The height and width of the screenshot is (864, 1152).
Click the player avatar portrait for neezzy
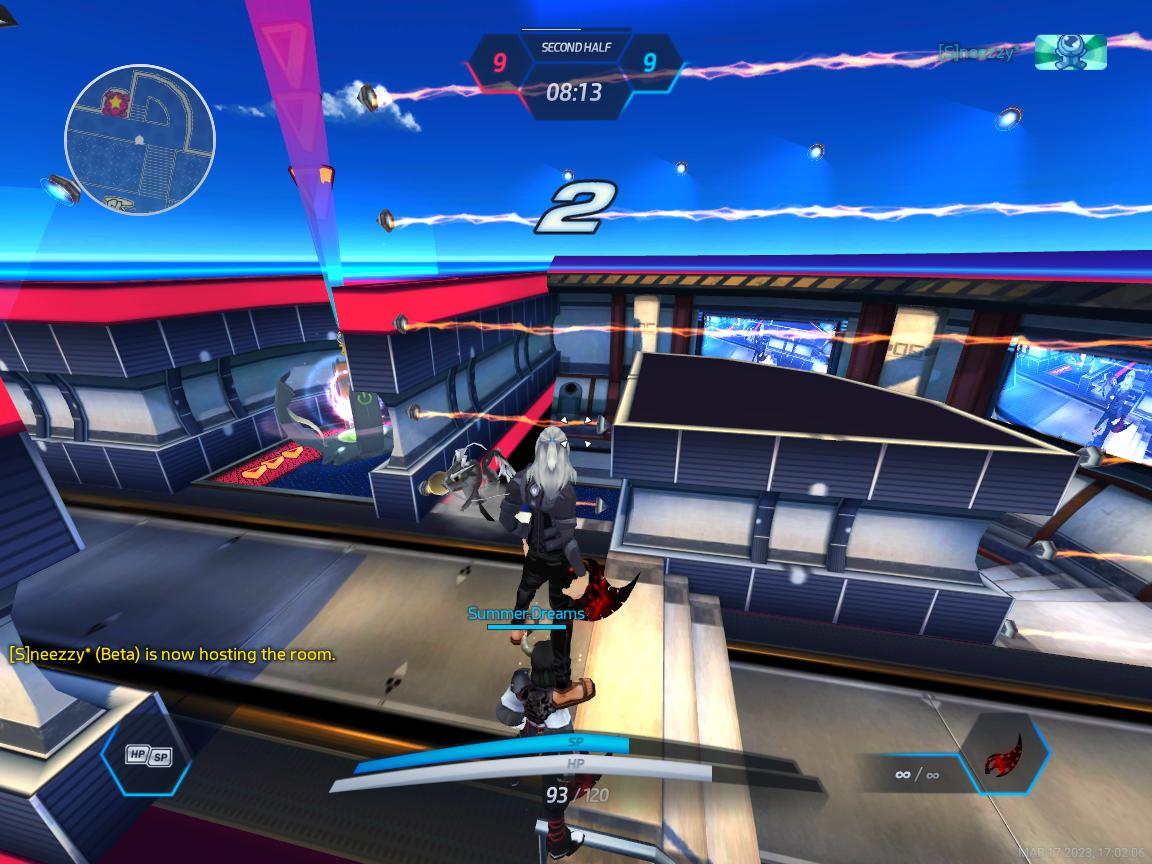[x=1070, y=52]
